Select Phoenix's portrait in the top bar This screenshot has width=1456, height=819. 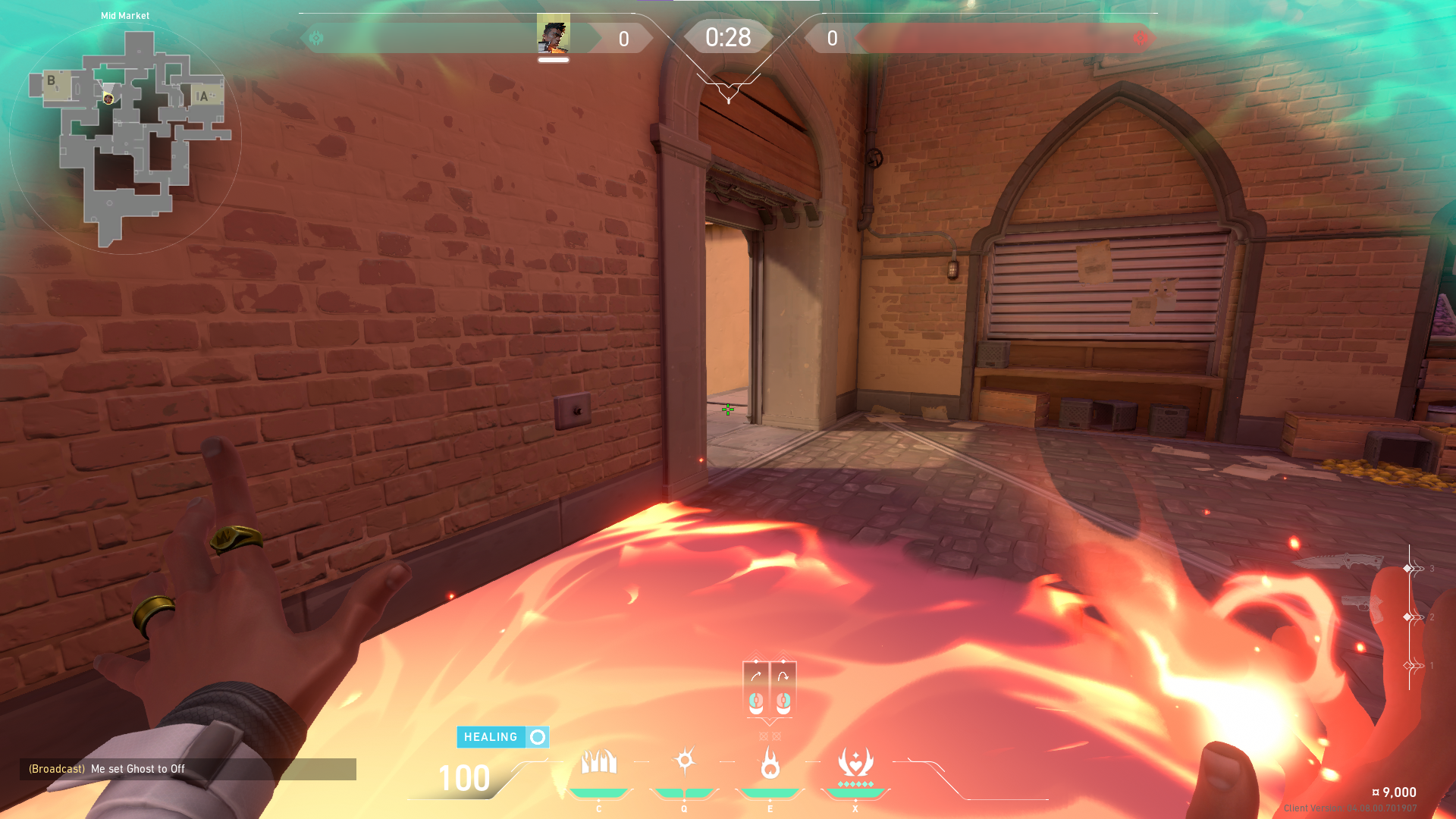pyautogui.click(x=554, y=36)
